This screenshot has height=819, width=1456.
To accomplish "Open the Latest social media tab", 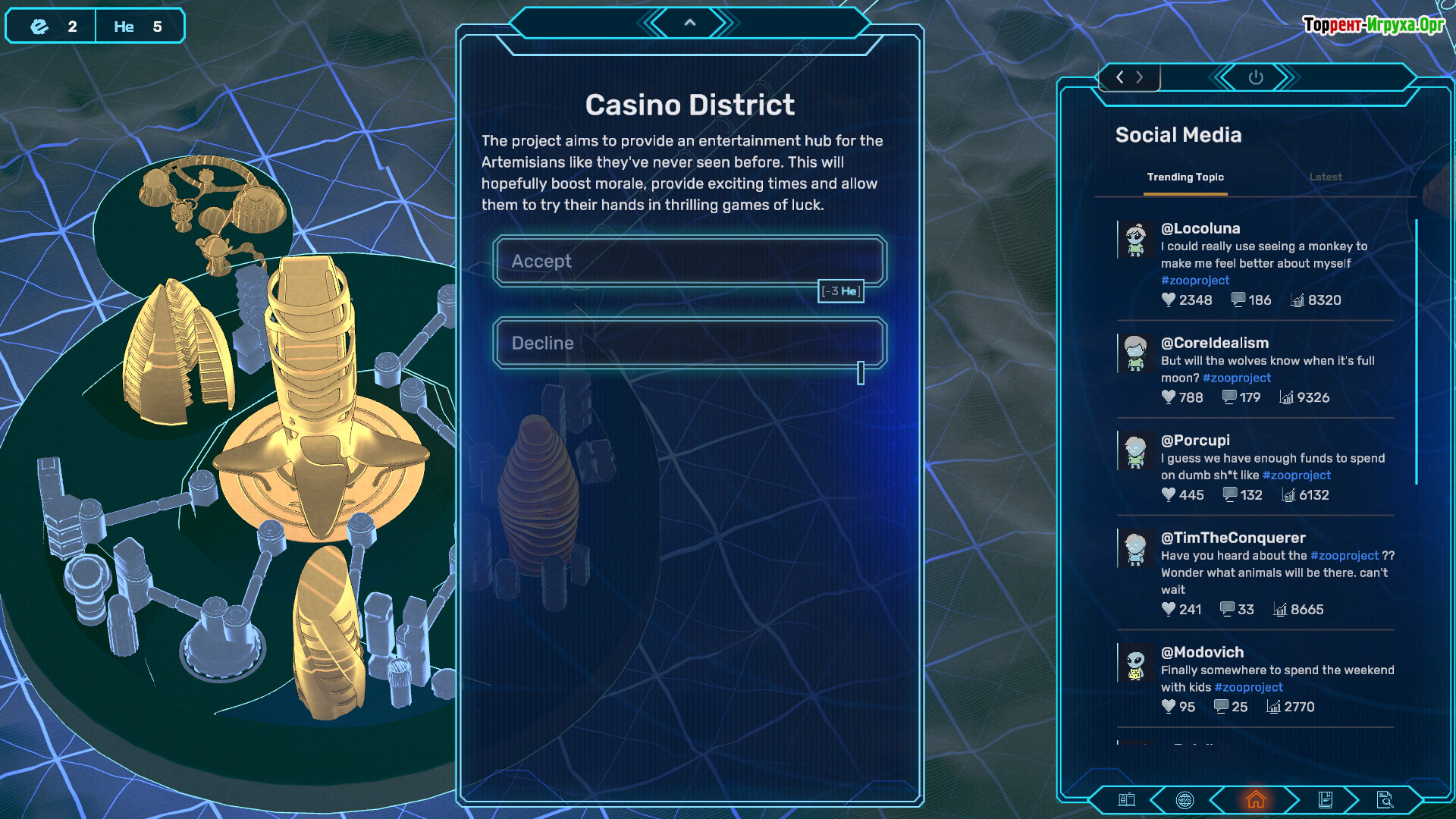I will coord(1325,177).
